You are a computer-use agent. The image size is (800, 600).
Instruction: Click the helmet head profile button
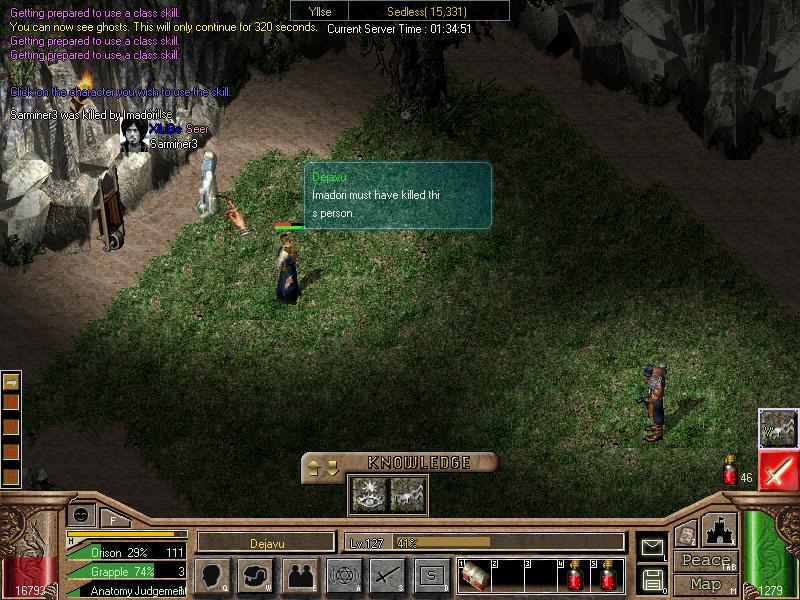pyautogui.click(x=255, y=575)
